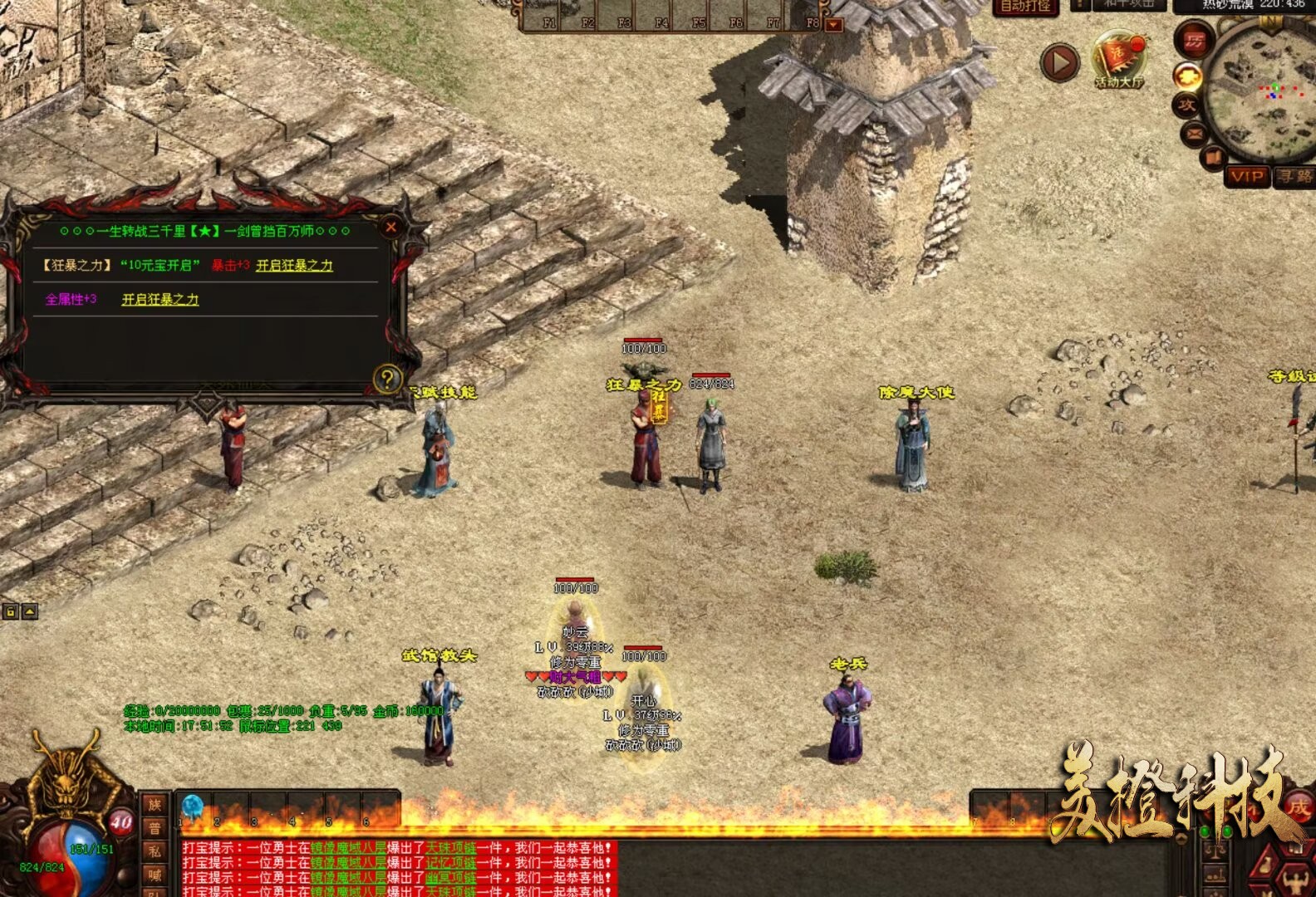The width and height of the screenshot is (1316, 897).
Task: Activate the 寻路 pathfinding button
Action: 1294,176
